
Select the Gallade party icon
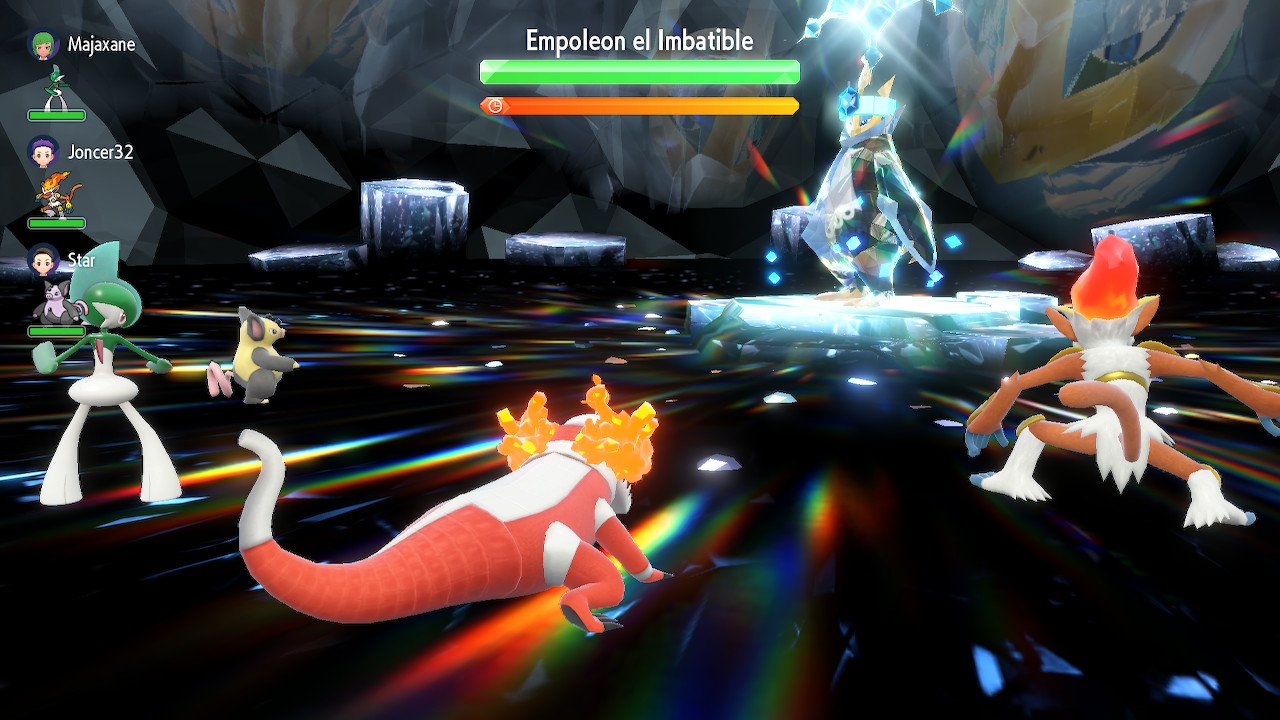pos(55,87)
